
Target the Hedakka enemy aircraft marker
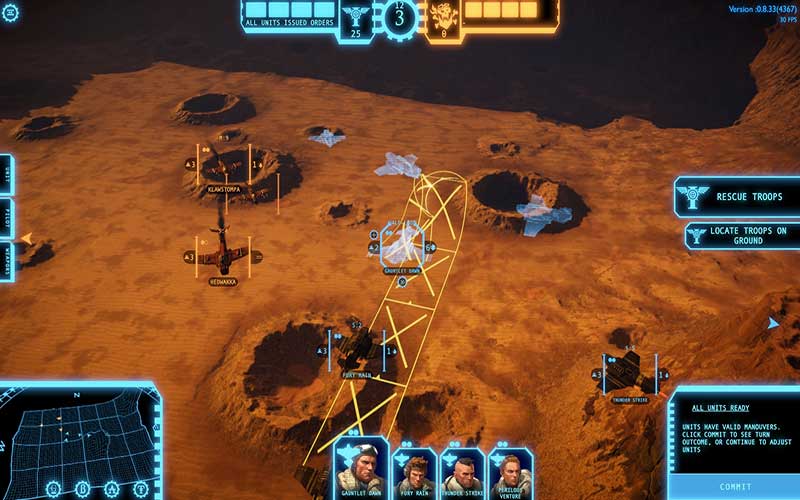pyautogui.click(x=221, y=256)
